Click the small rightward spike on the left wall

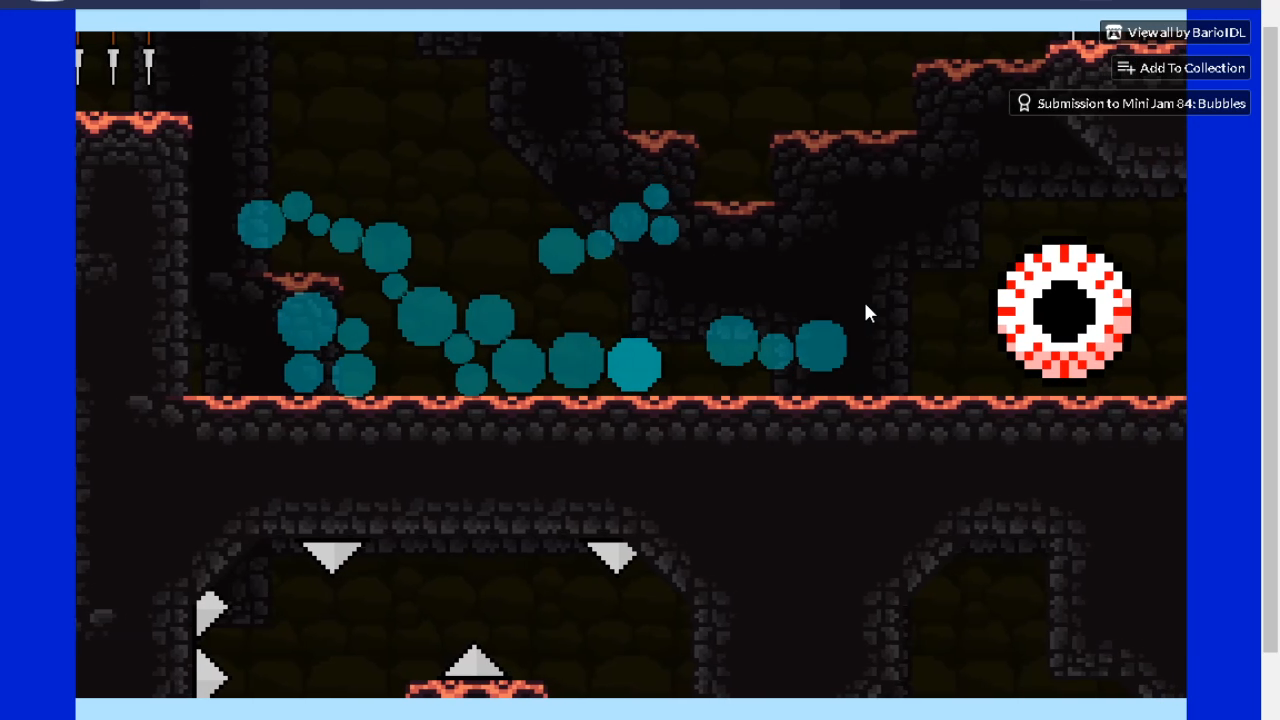point(210,610)
